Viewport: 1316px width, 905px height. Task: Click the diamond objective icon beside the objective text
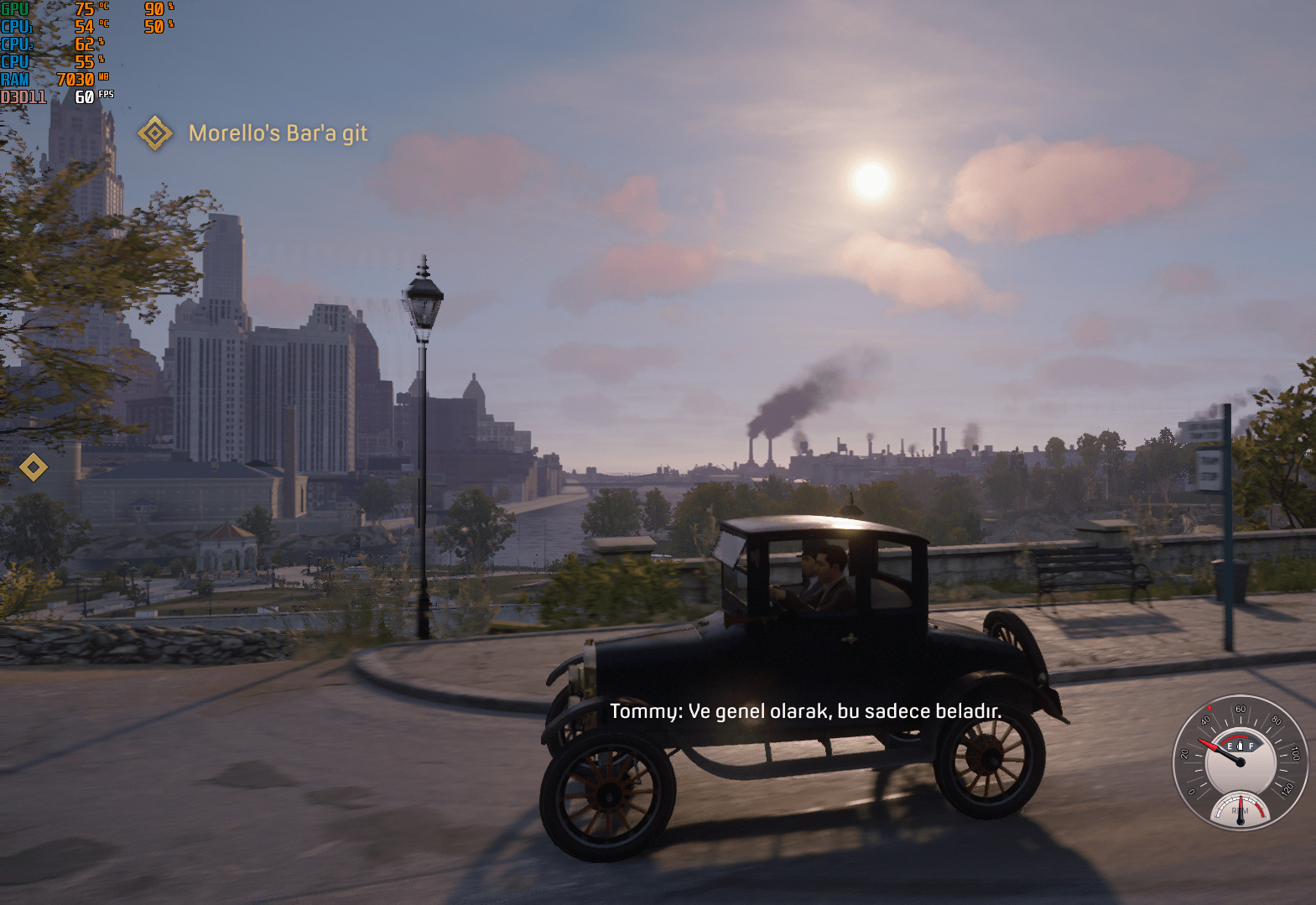click(155, 133)
